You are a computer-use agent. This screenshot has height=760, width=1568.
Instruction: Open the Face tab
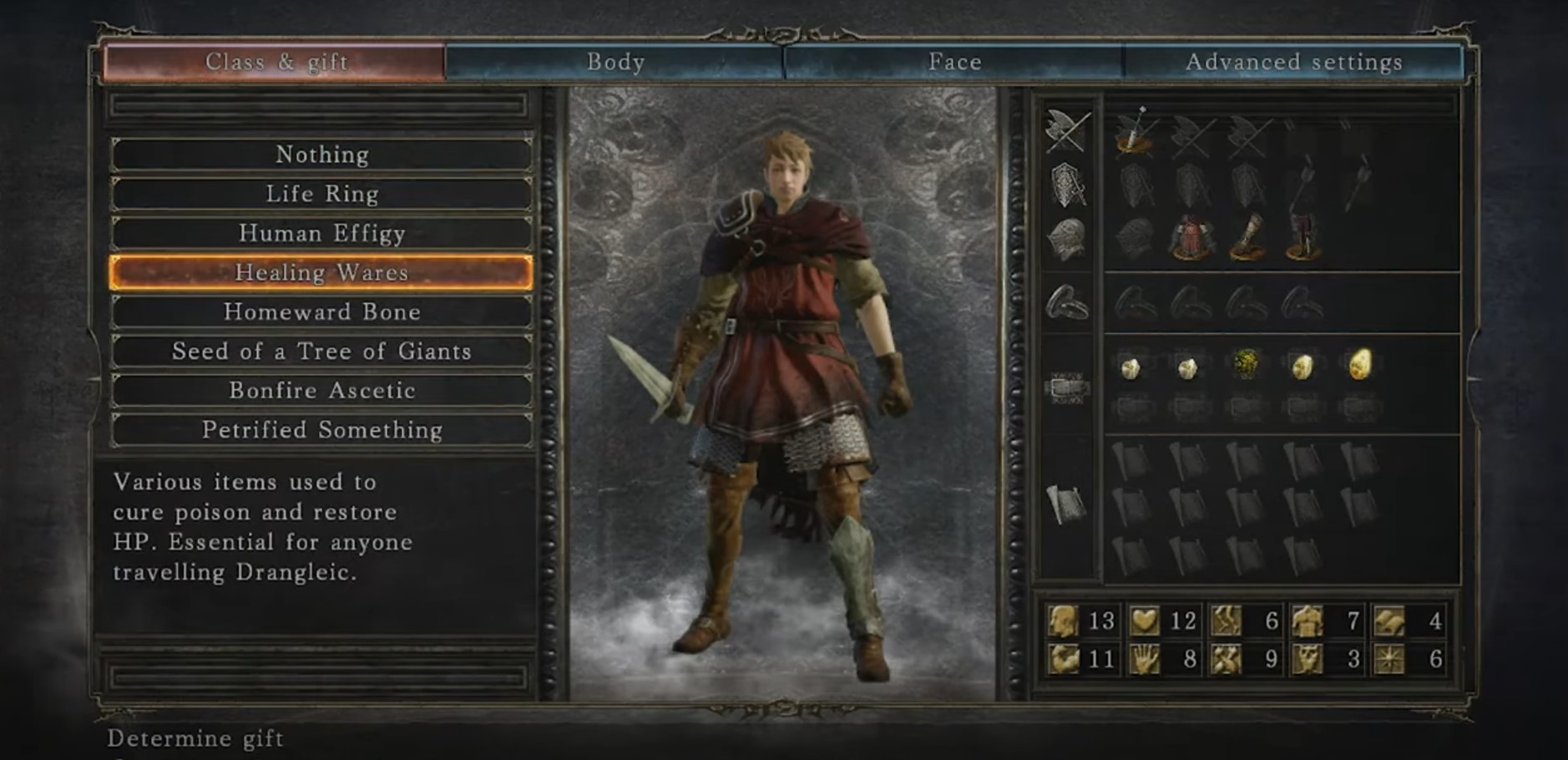tap(954, 62)
